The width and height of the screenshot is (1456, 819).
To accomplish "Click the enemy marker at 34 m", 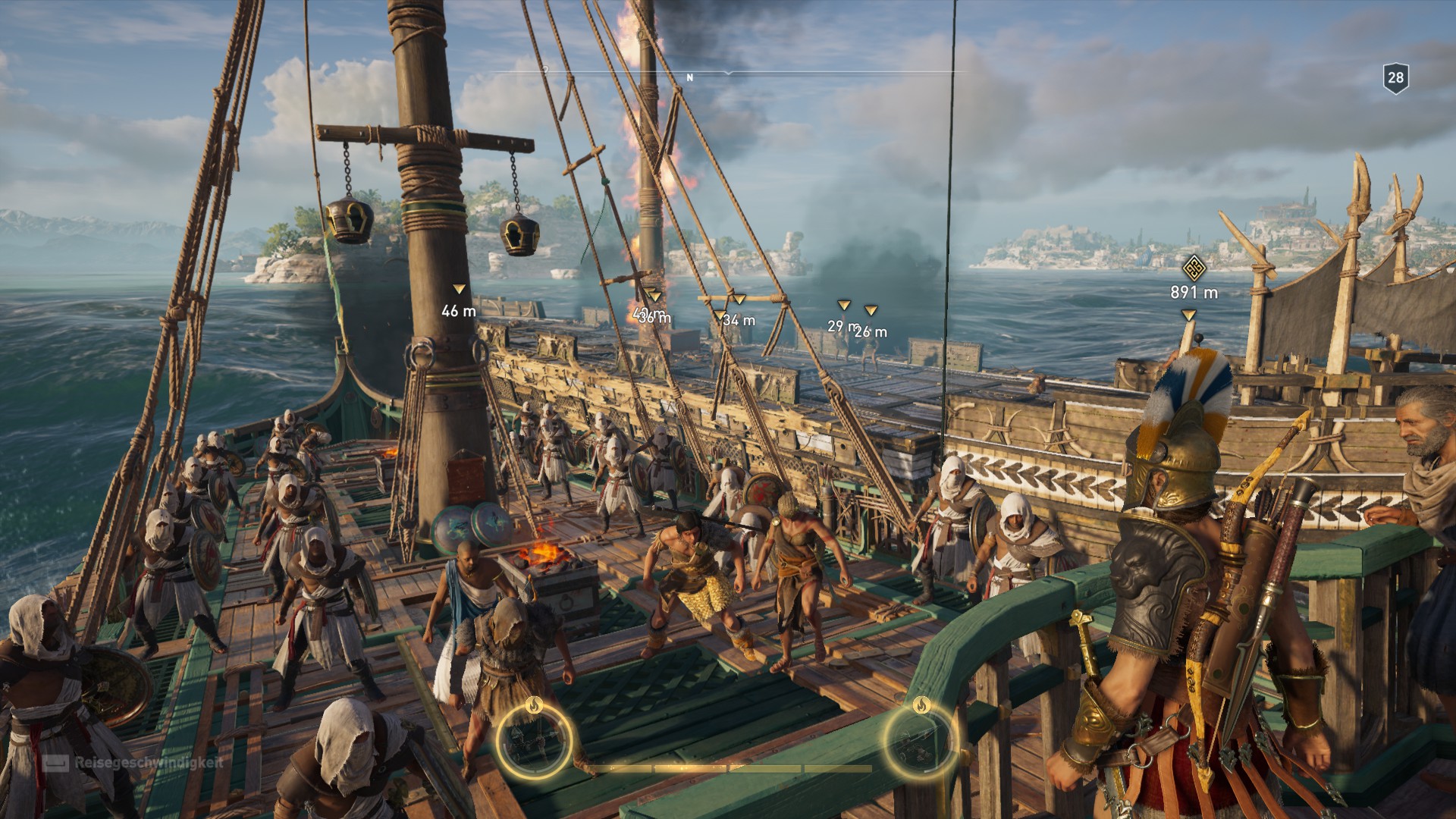I will click(x=719, y=313).
